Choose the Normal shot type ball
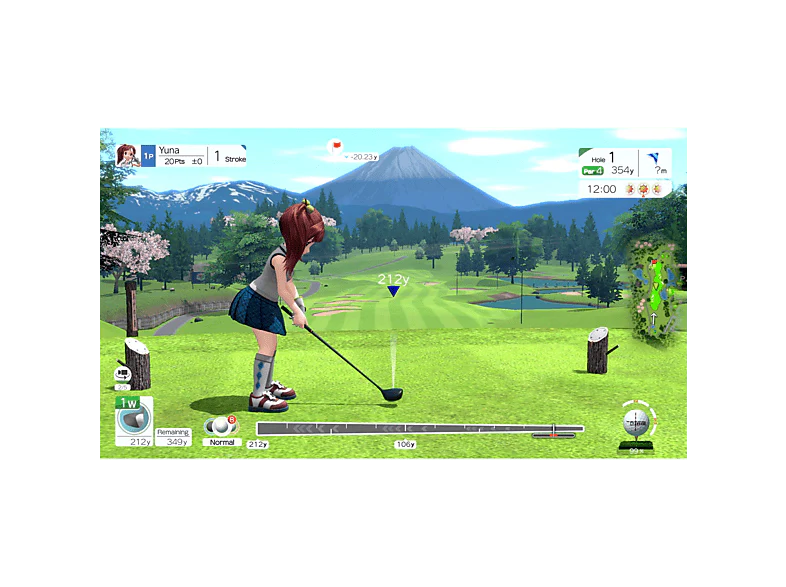786x587 pixels. point(221,426)
